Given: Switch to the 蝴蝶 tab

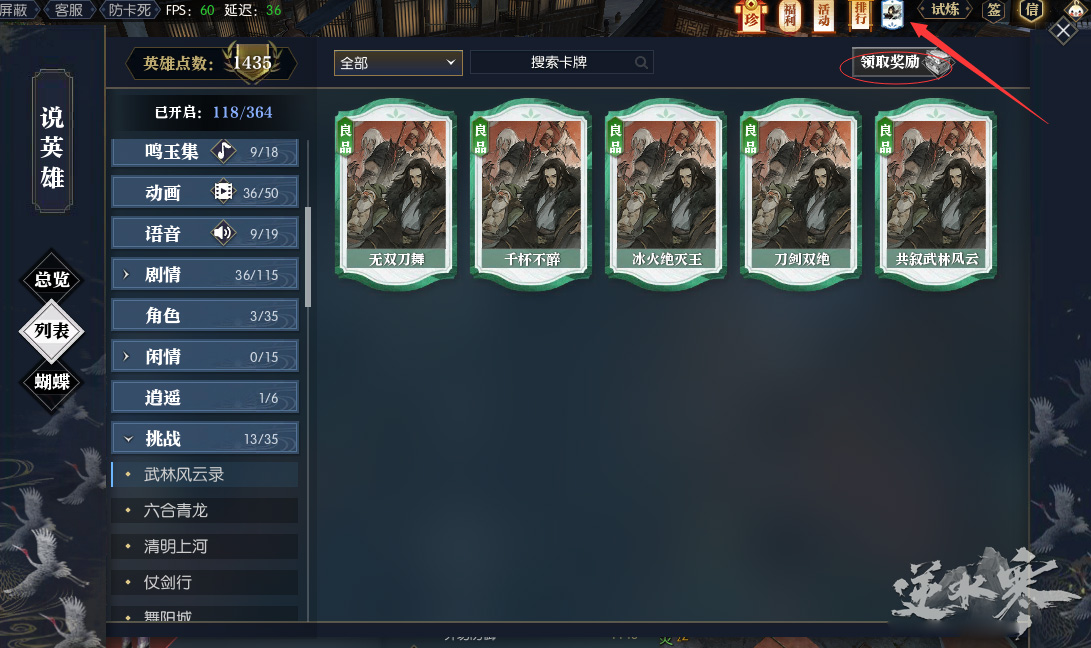Looking at the screenshot, I should click(52, 381).
